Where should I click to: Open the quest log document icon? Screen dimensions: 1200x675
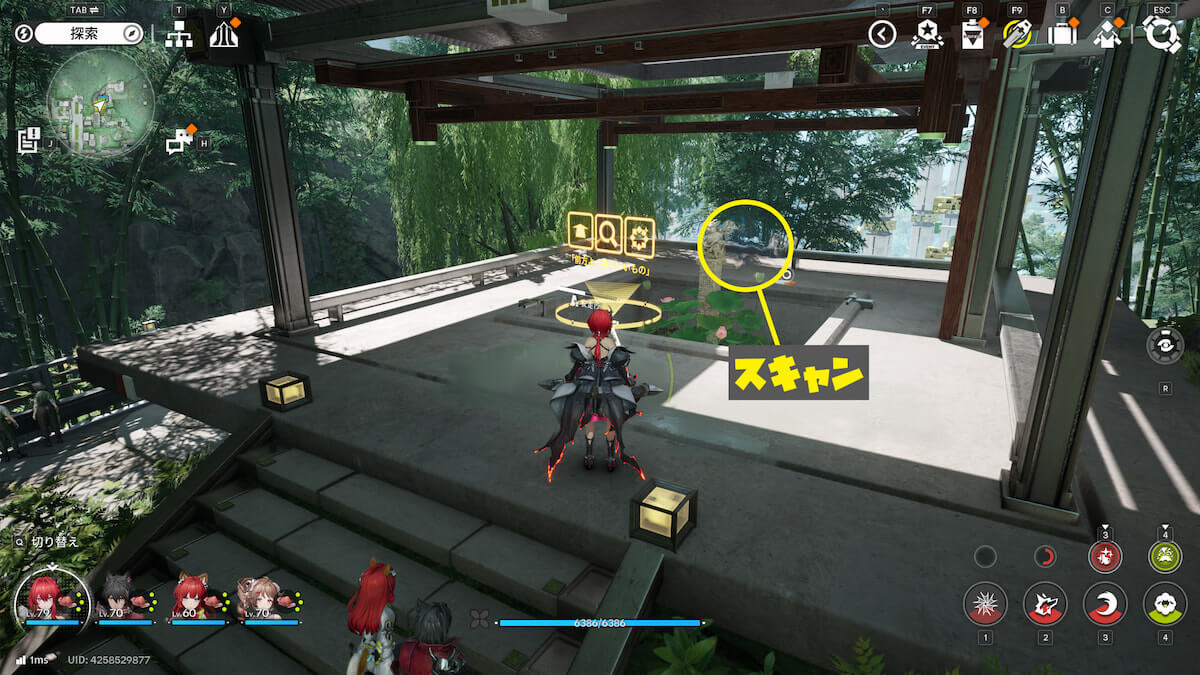(x=29, y=140)
